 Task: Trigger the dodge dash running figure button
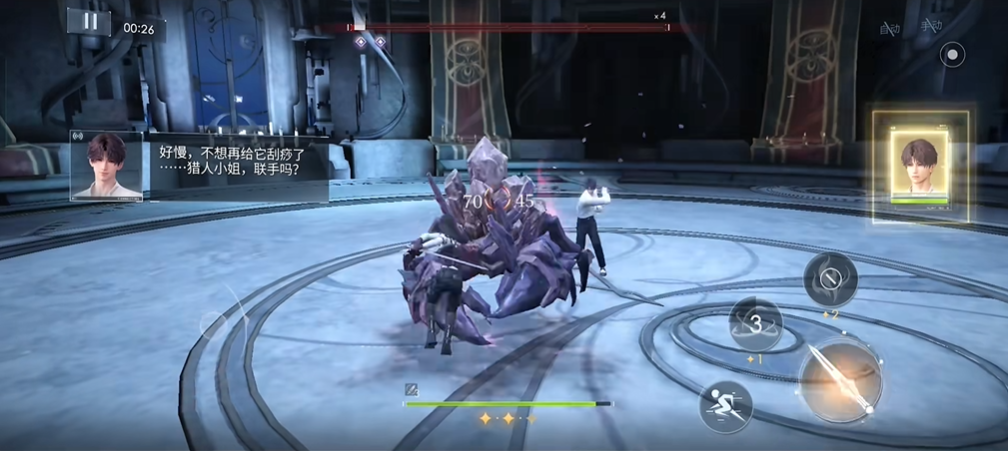[725, 406]
